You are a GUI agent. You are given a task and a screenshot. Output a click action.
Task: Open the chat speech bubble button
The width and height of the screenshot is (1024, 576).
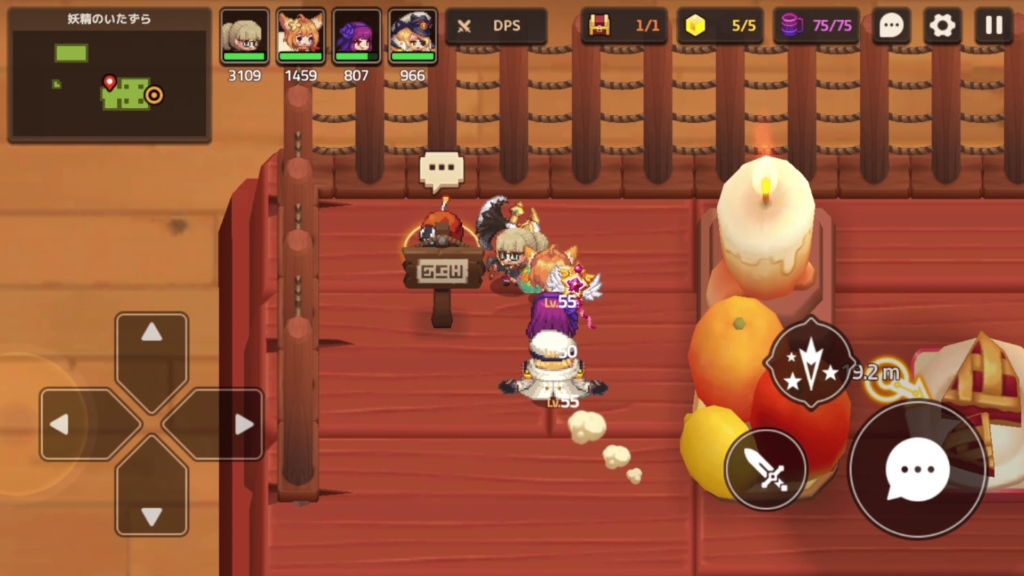(891, 26)
